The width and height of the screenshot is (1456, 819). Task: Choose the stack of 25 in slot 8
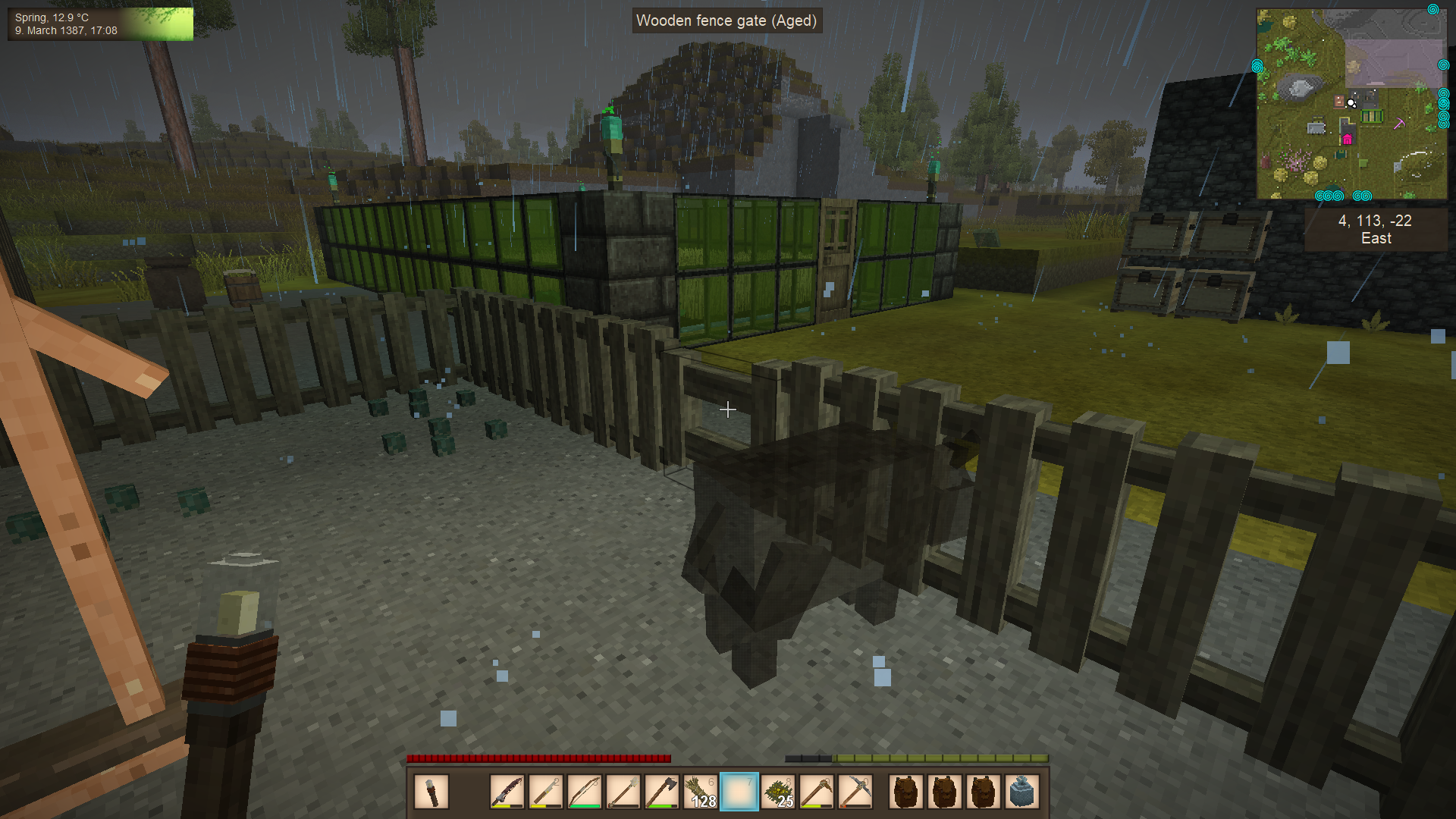[778, 792]
